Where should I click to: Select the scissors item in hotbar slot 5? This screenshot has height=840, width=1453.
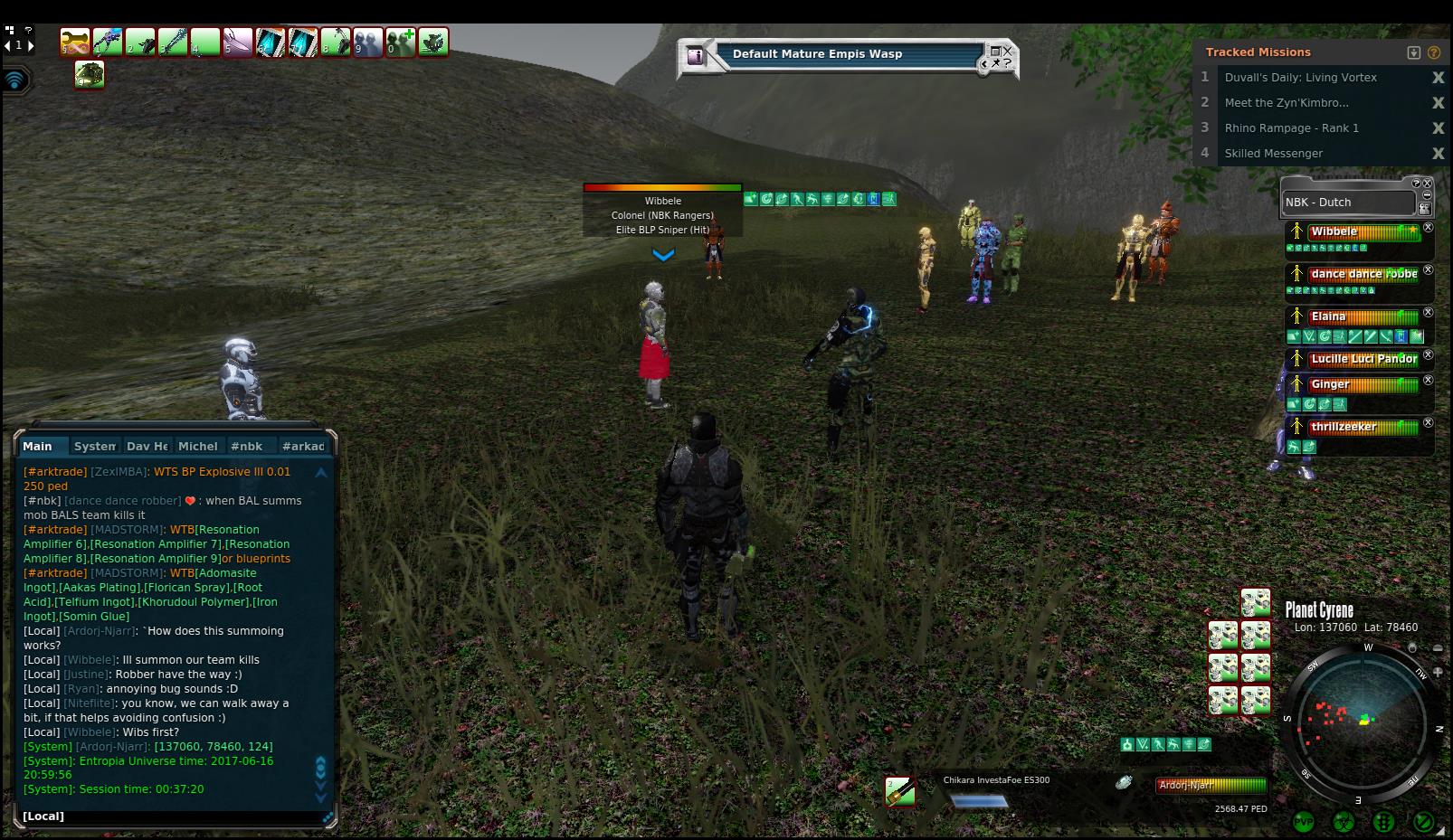(x=237, y=42)
